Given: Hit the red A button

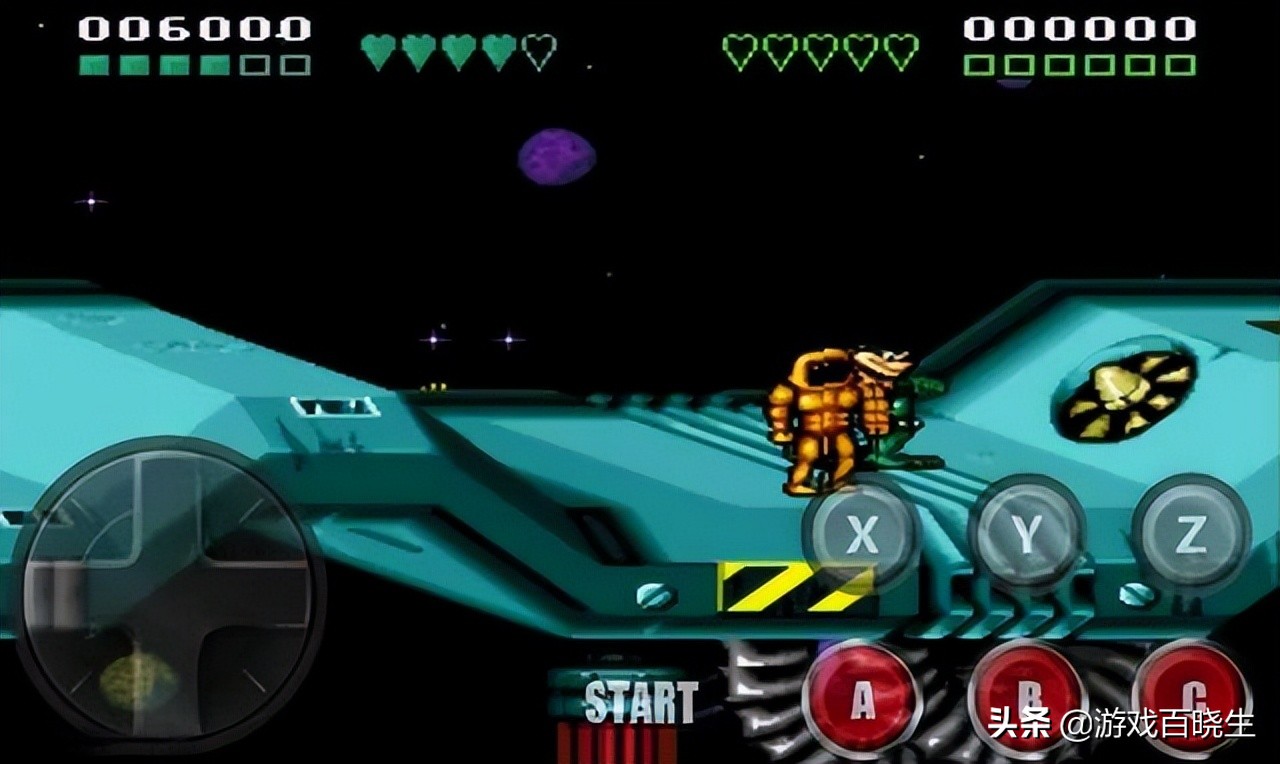Looking at the screenshot, I should (x=861, y=699).
